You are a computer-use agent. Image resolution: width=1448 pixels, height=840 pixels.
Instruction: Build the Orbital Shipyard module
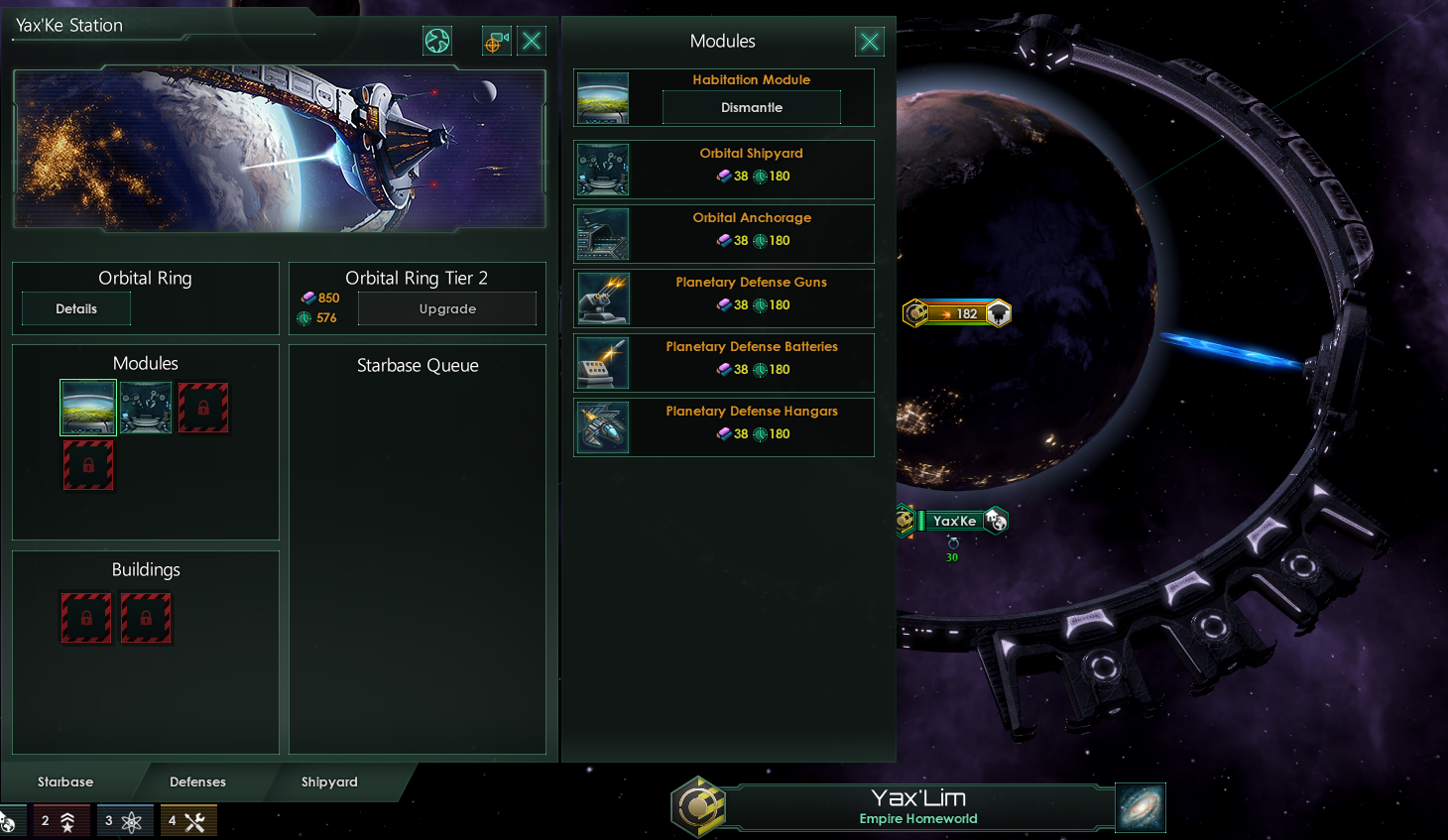(x=724, y=170)
